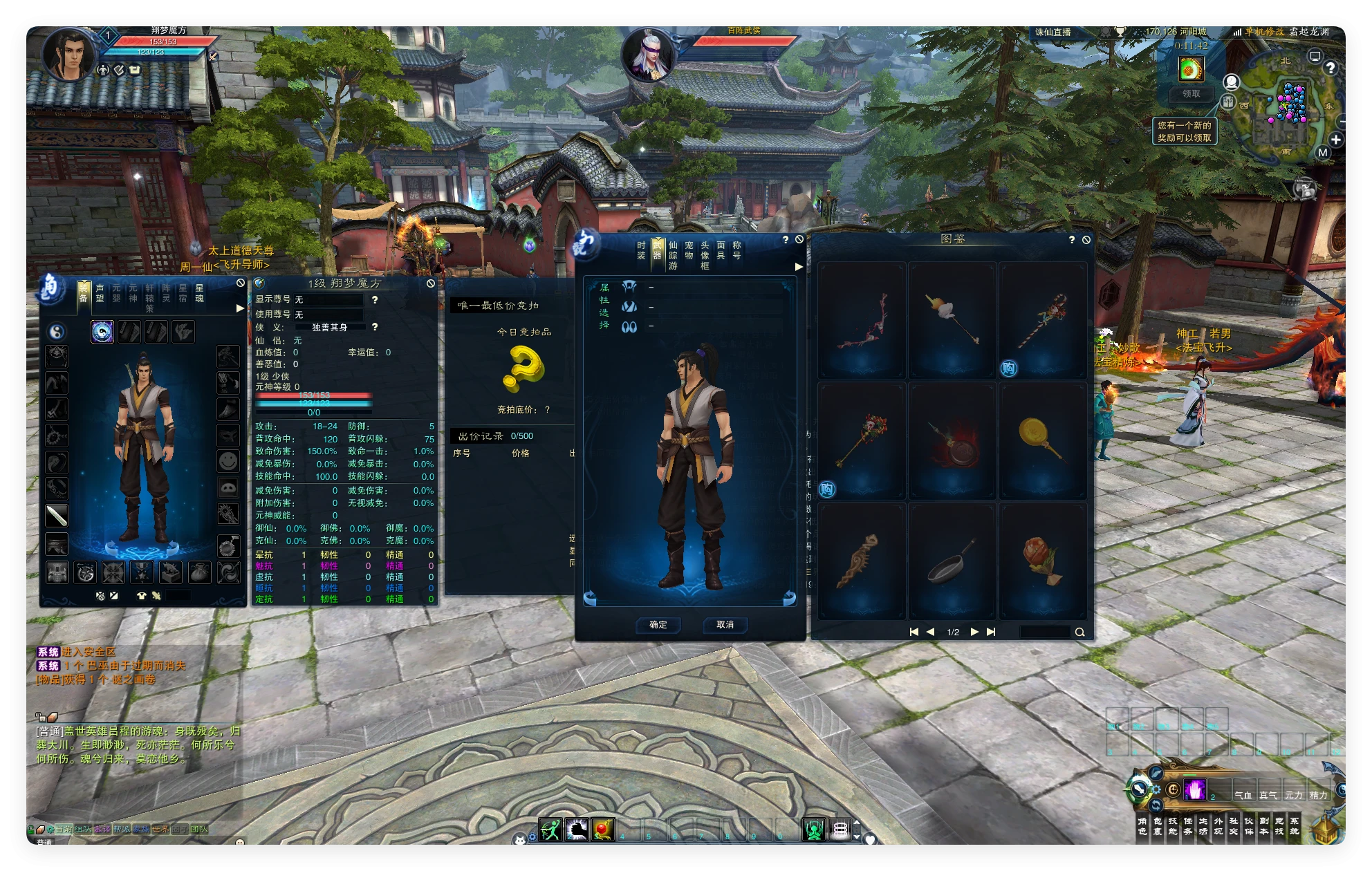The width and height of the screenshot is (1372, 871).
Task: Open the 宠物 pet appearance tab
Action: pos(689,250)
